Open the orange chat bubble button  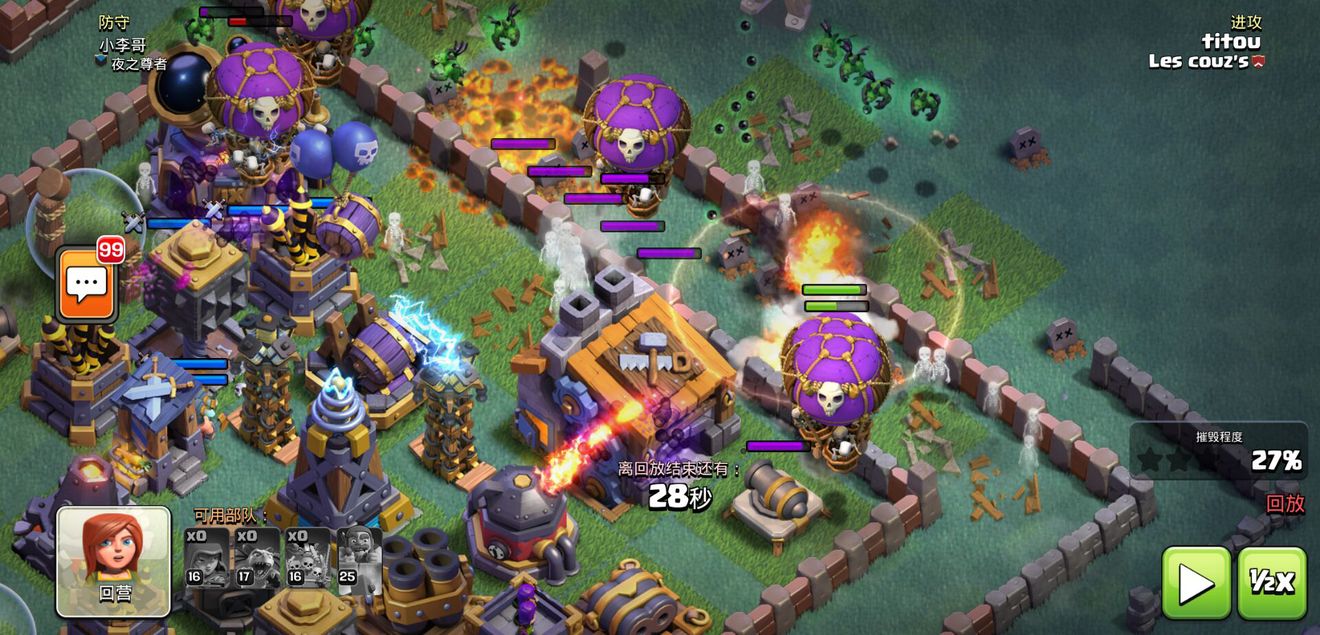point(88,285)
